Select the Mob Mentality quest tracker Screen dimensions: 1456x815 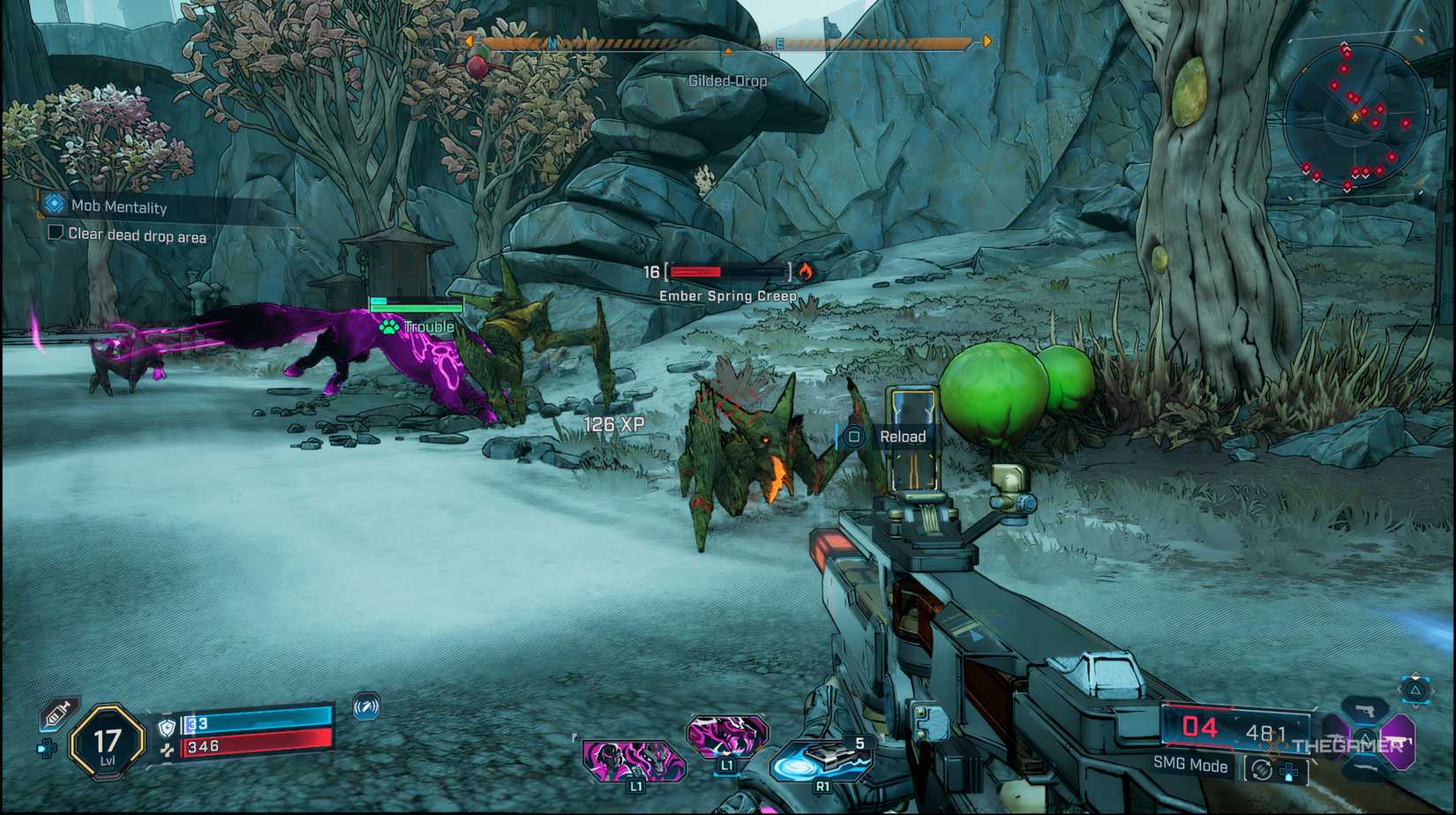[118, 206]
